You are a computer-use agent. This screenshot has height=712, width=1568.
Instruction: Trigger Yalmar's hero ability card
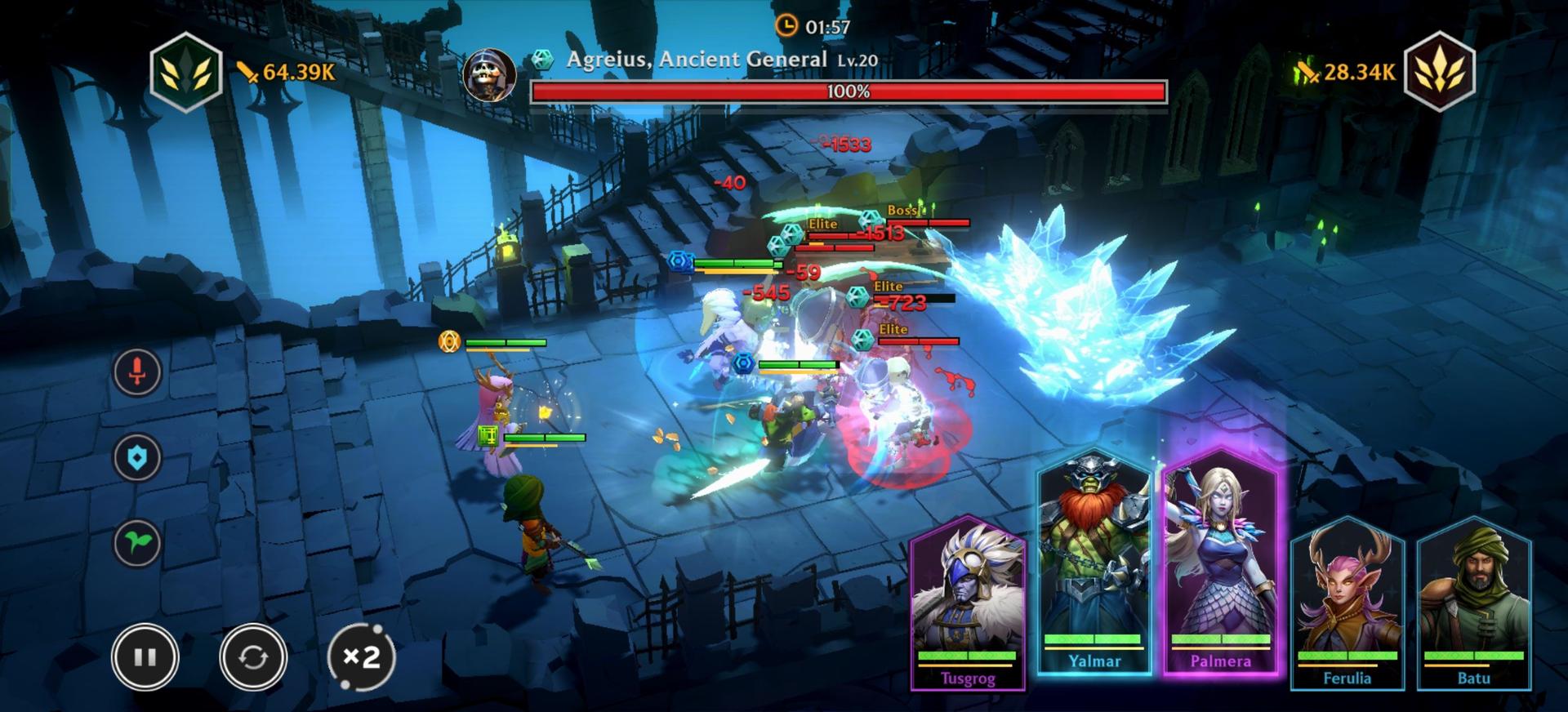[1094, 563]
